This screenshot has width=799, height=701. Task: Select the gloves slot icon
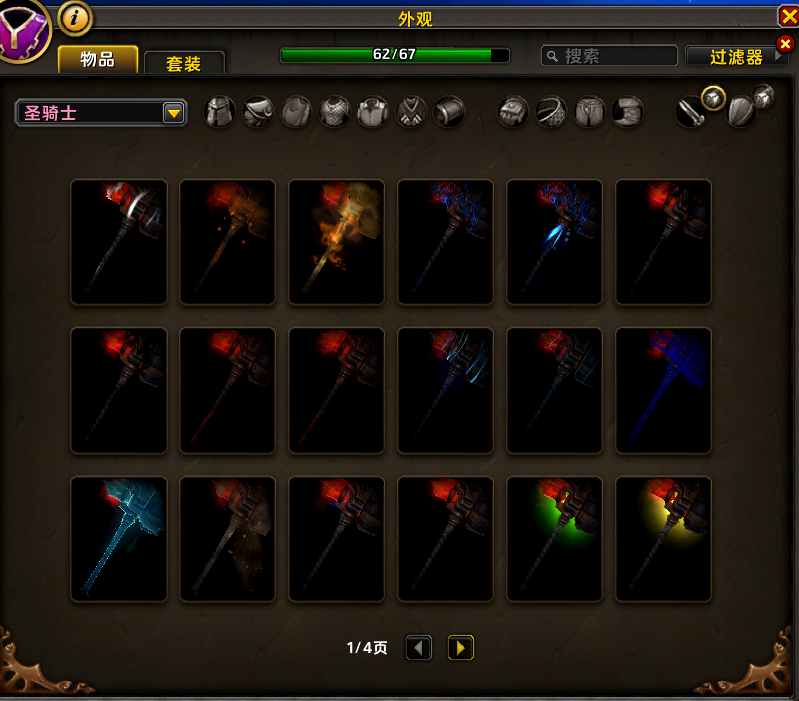pyautogui.click(x=514, y=111)
